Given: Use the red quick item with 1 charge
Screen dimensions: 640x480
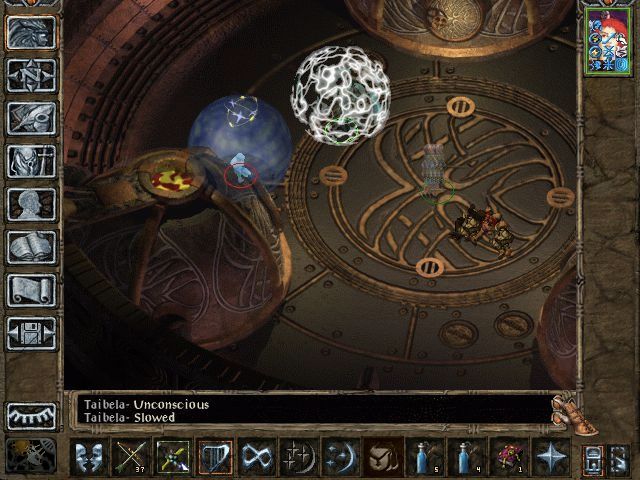Looking at the screenshot, I should point(509,457).
